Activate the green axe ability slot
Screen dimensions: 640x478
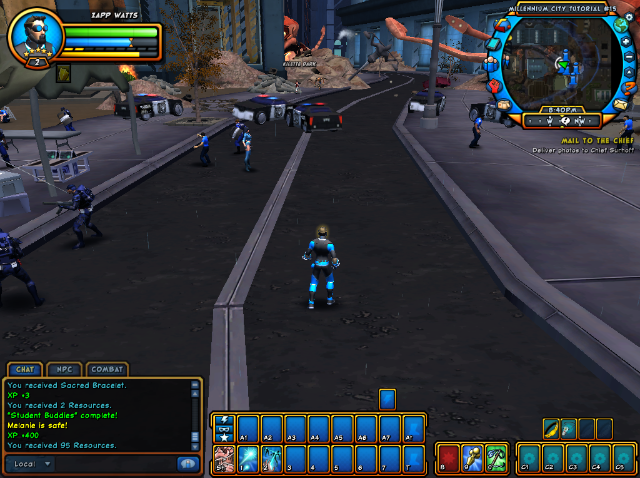[x=497, y=460]
